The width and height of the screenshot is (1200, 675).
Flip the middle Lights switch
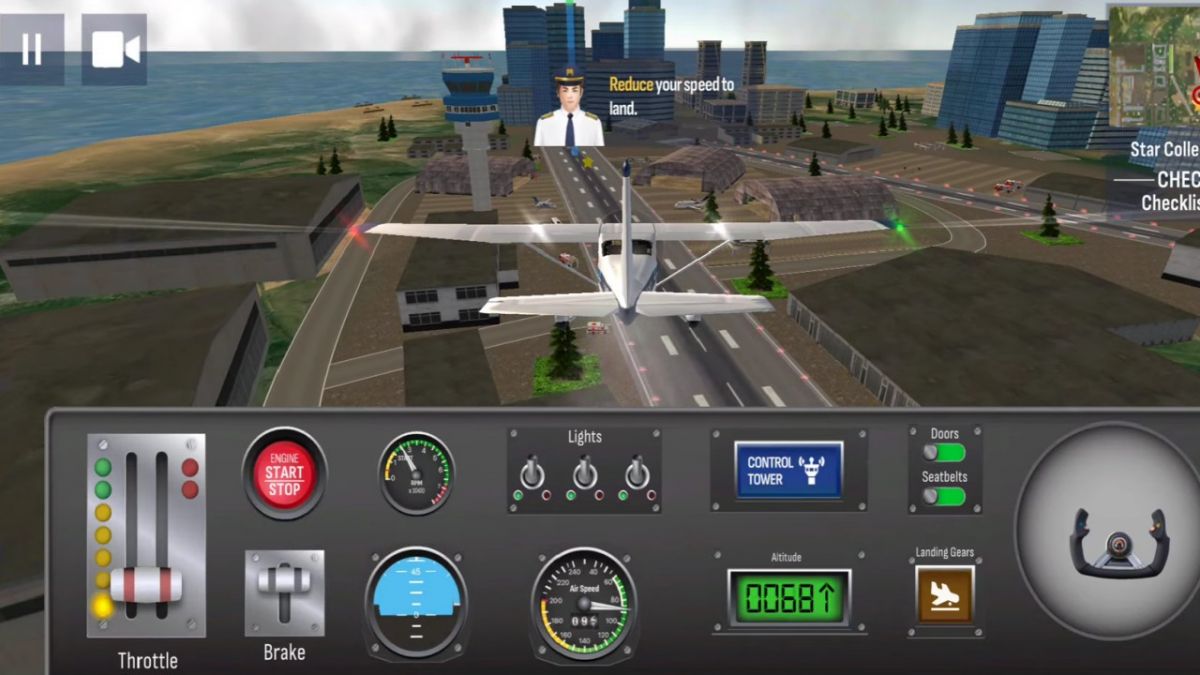tap(585, 470)
